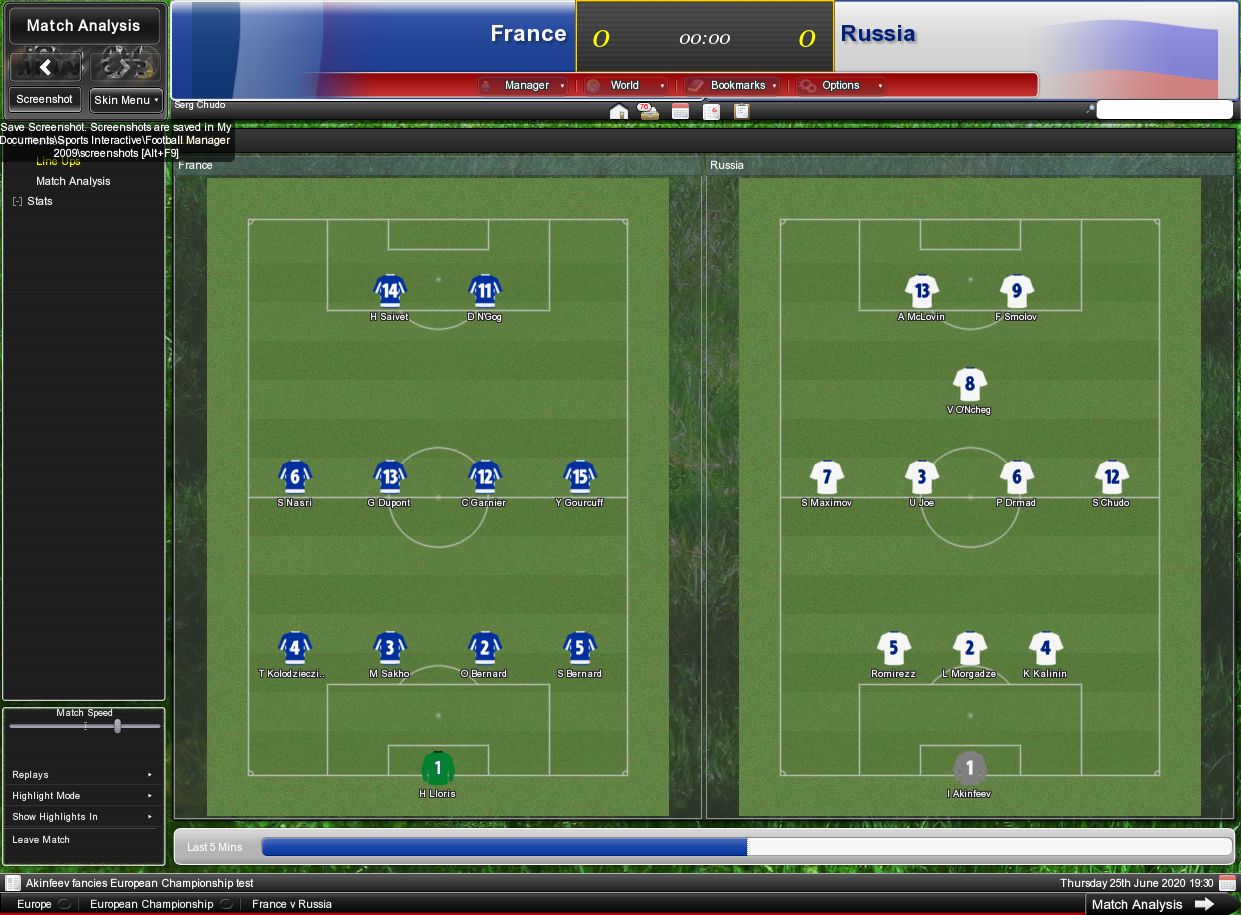Image resolution: width=1241 pixels, height=915 pixels.
Task: Open the calendar icon in the toolbar
Action: coord(680,112)
